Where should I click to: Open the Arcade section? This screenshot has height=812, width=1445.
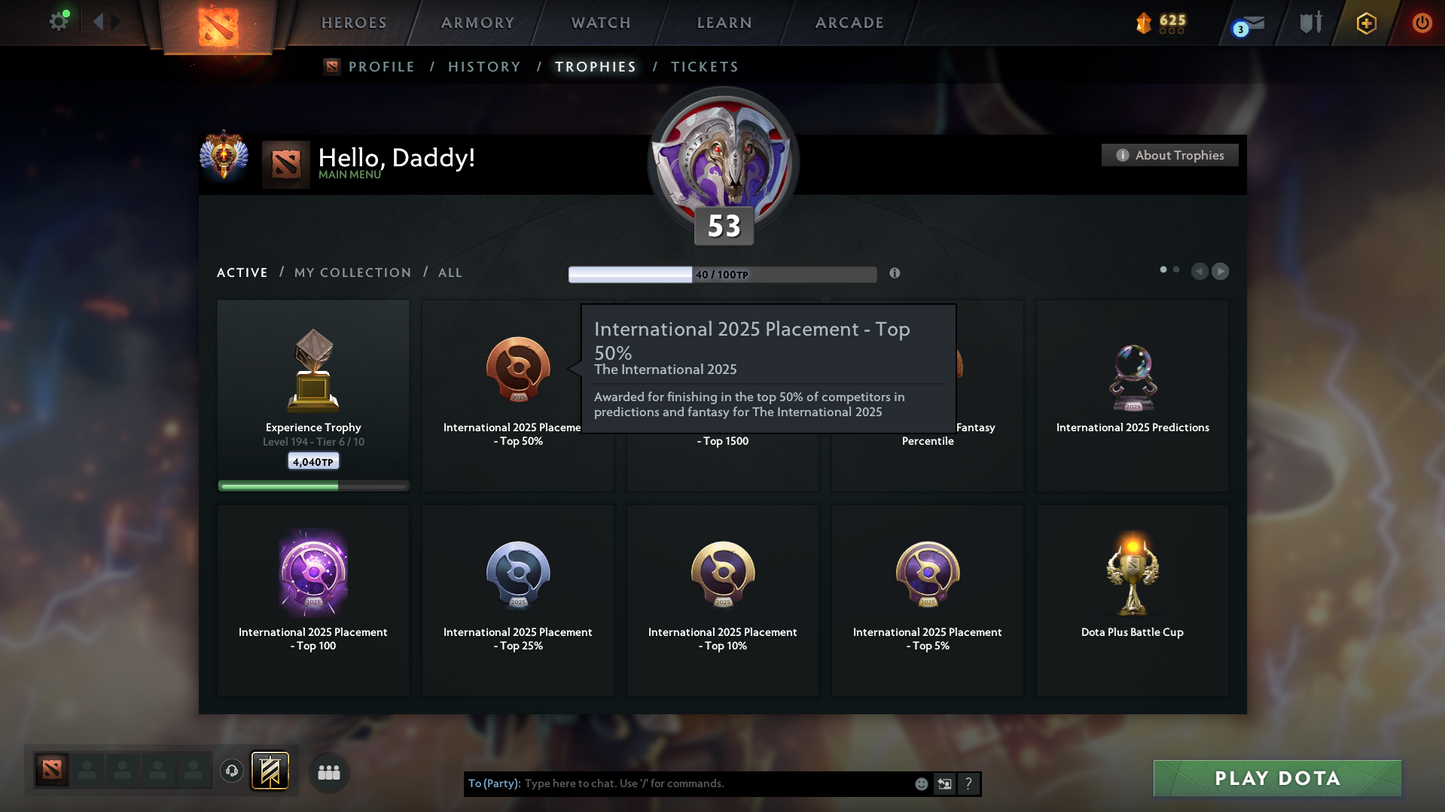coord(849,23)
